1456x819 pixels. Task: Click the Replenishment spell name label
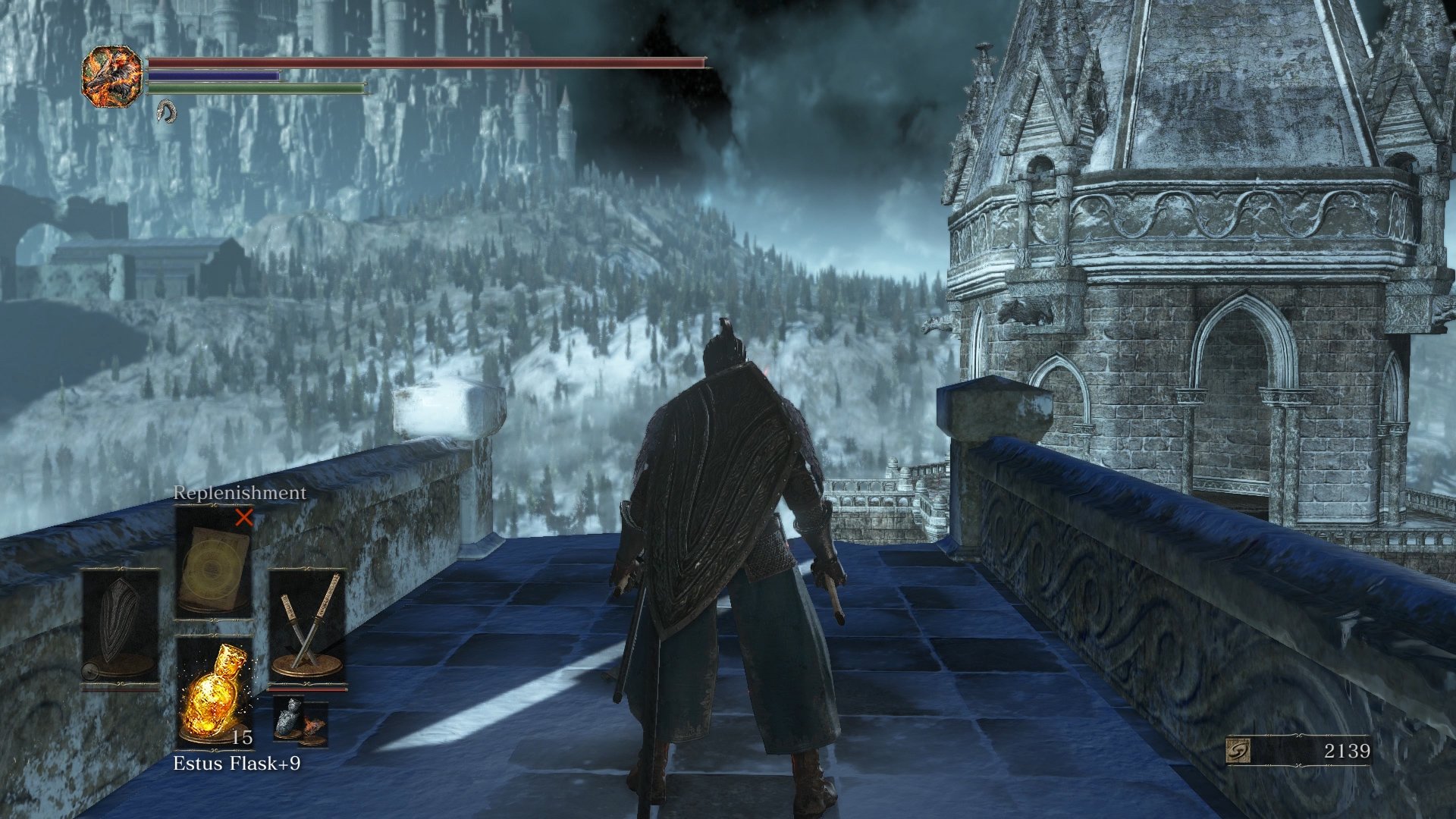pos(240,491)
